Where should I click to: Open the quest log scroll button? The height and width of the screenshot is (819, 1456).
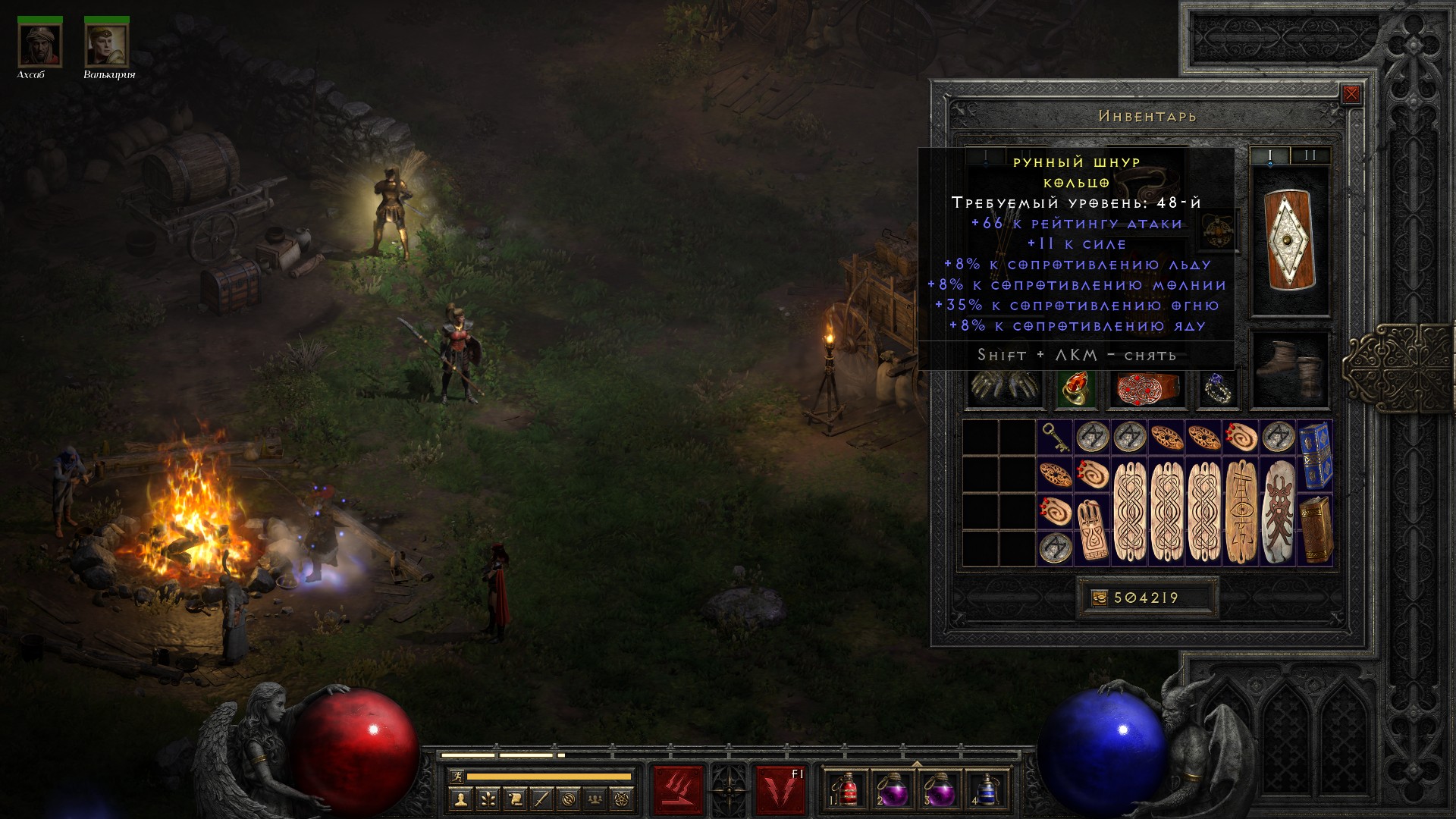click(515, 799)
